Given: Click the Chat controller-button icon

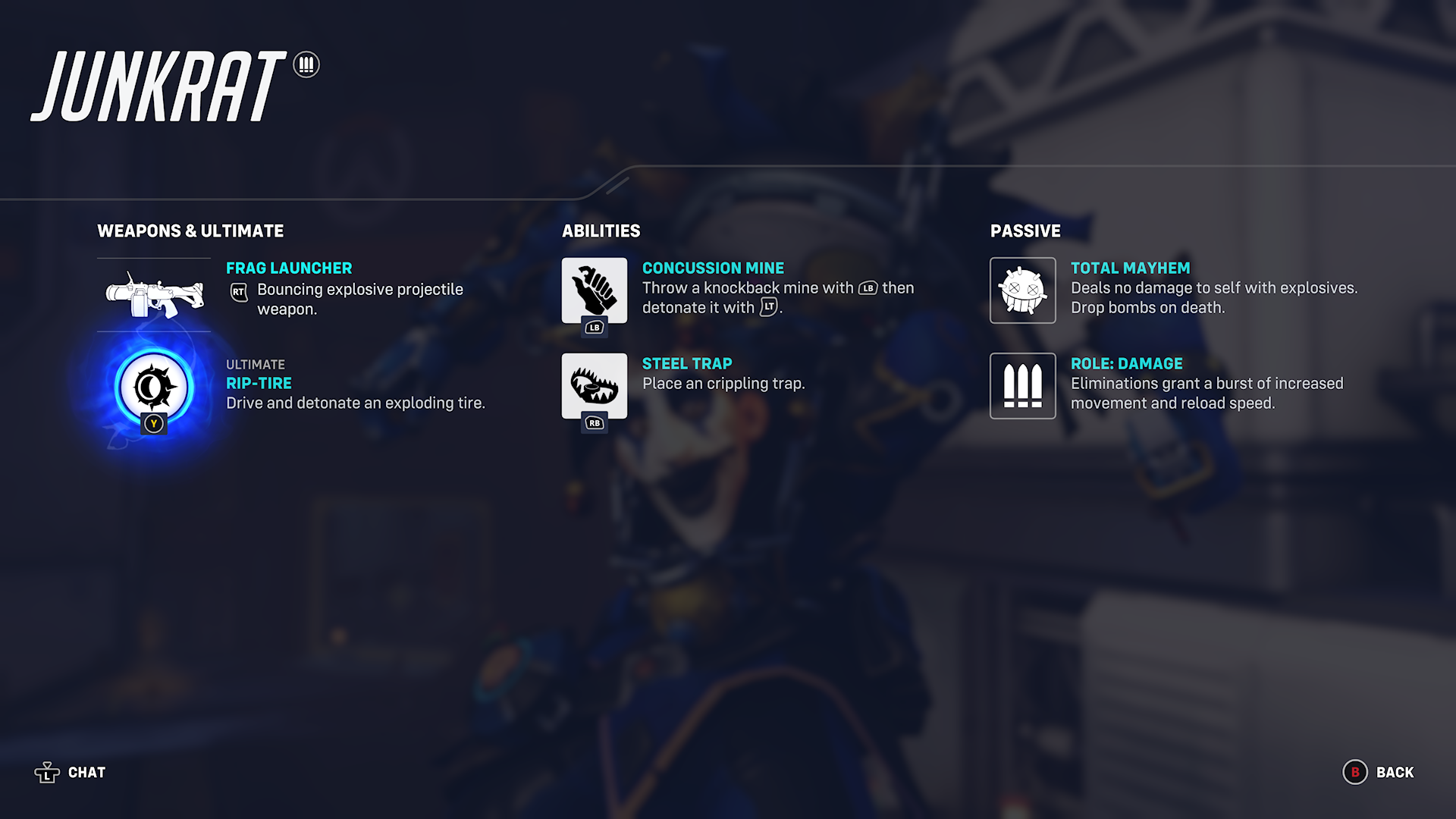Looking at the screenshot, I should 49,772.
